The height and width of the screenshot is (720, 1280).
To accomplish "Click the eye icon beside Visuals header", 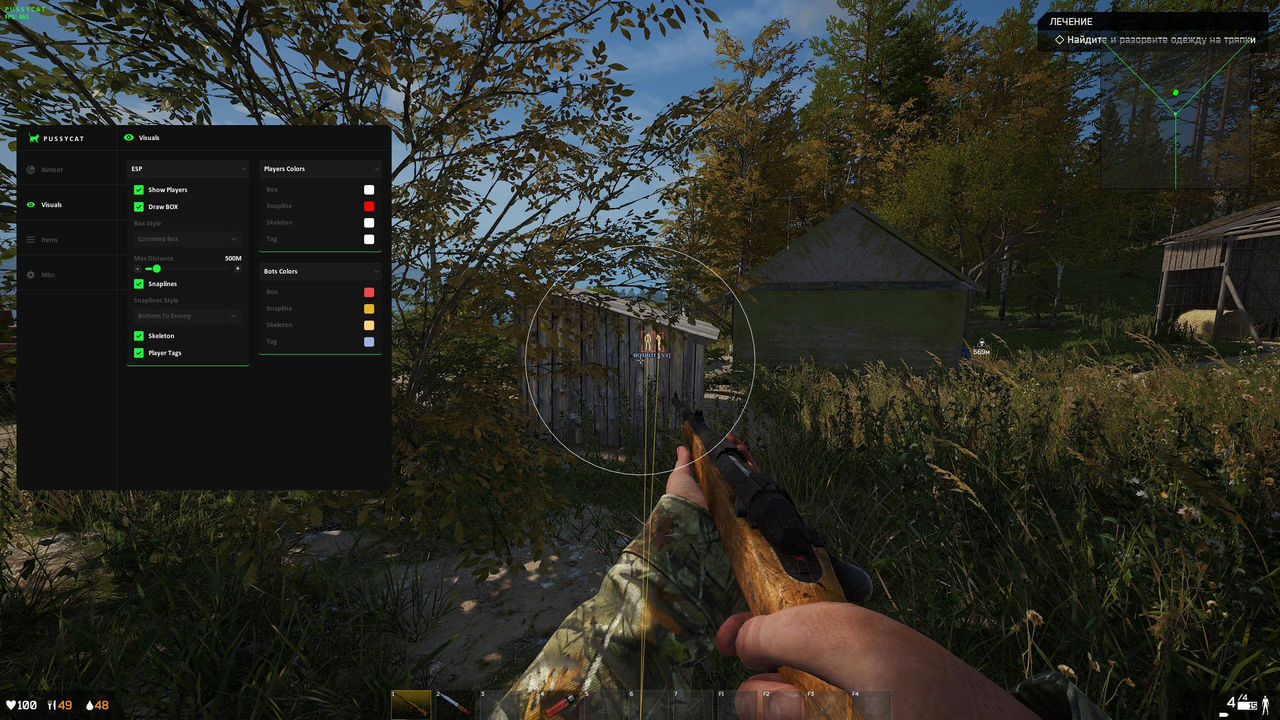I will pos(128,138).
